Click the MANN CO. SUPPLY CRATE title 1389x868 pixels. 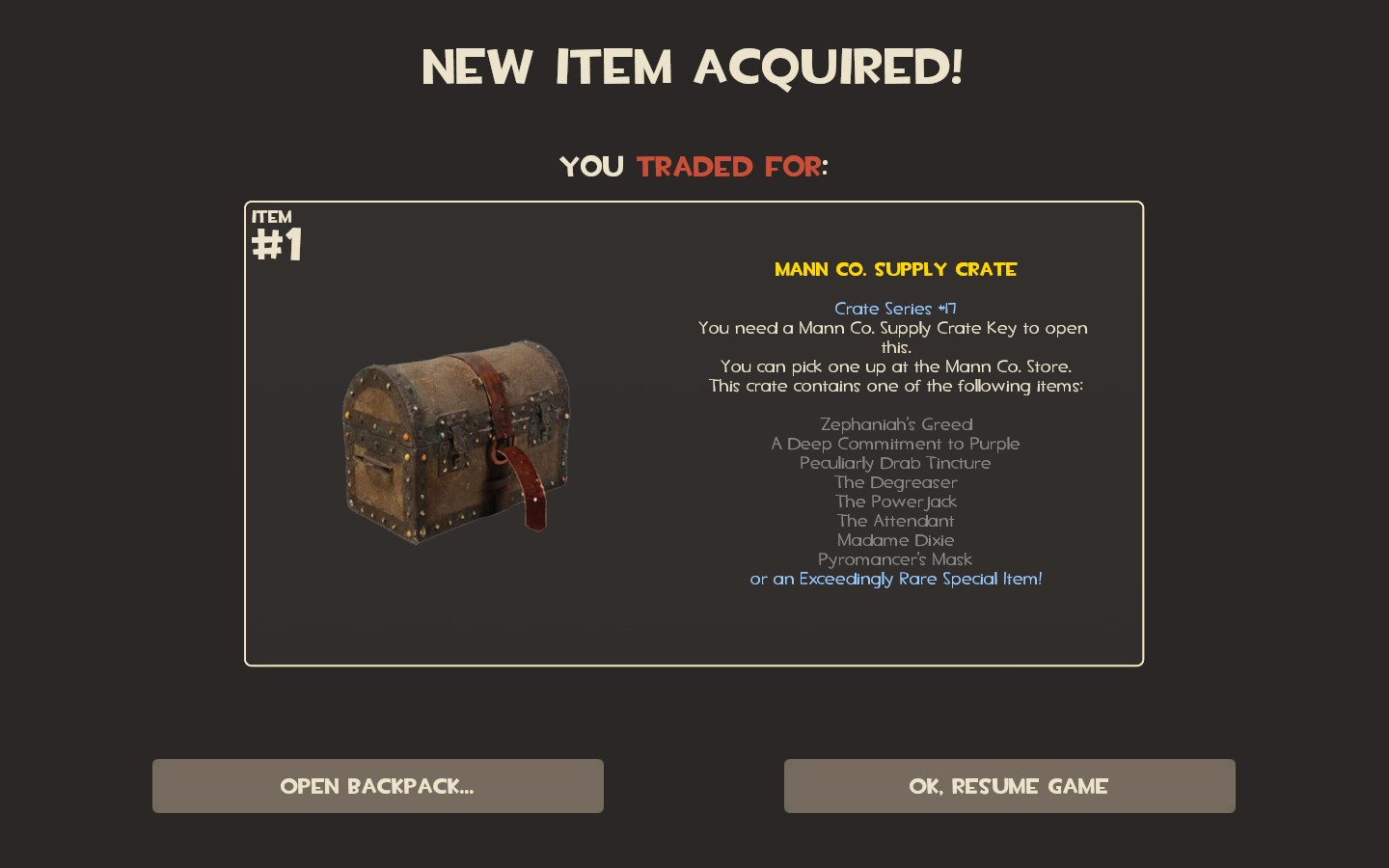coord(895,270)
